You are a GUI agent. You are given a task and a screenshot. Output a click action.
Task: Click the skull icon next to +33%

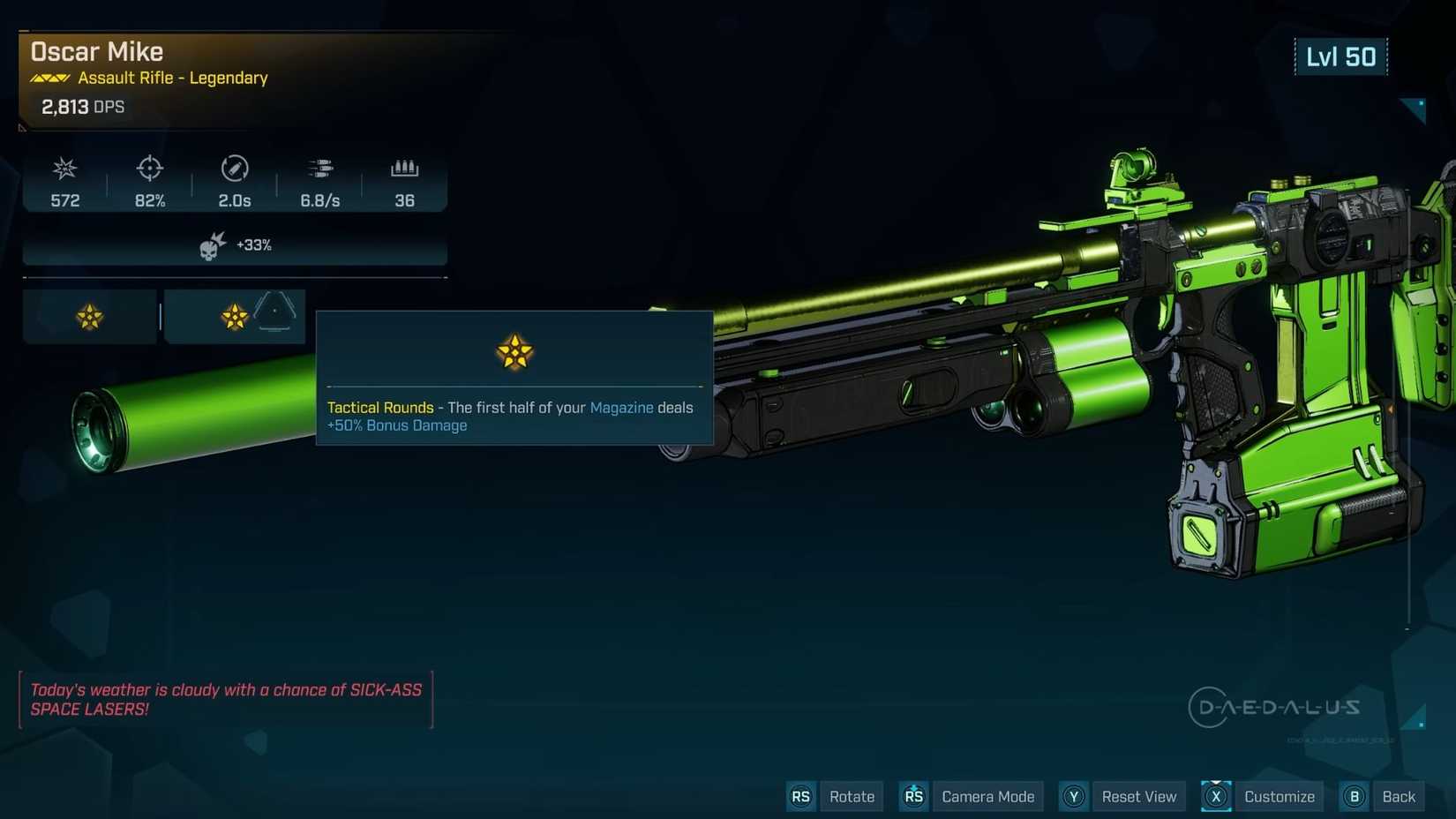[214, 244]
